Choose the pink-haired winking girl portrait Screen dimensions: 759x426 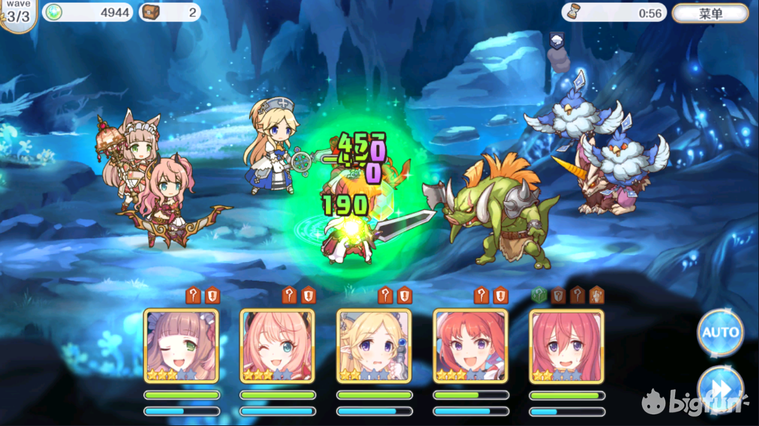point(277,346)
